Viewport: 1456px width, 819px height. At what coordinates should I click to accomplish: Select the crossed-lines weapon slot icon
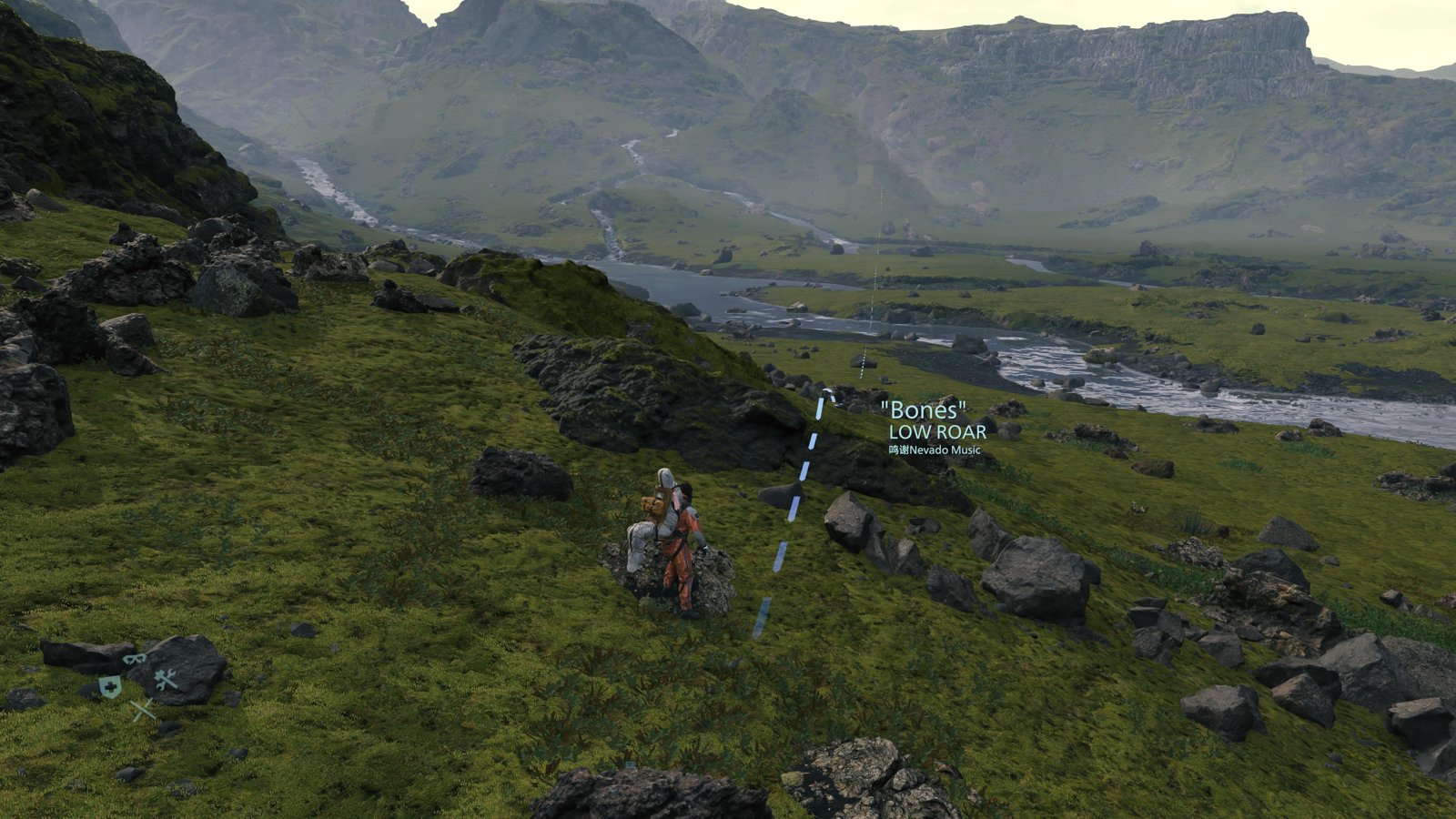click(x=142, y=711)
